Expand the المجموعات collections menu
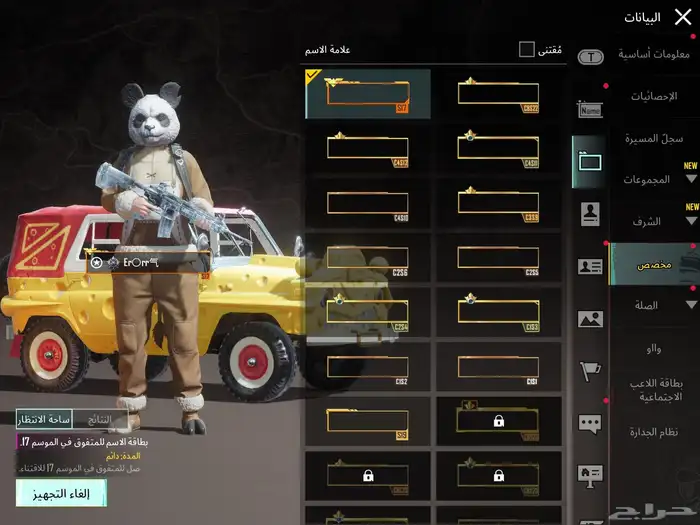Image resolution: width=700 pixels, height=525 pixels. click(655, 180)
